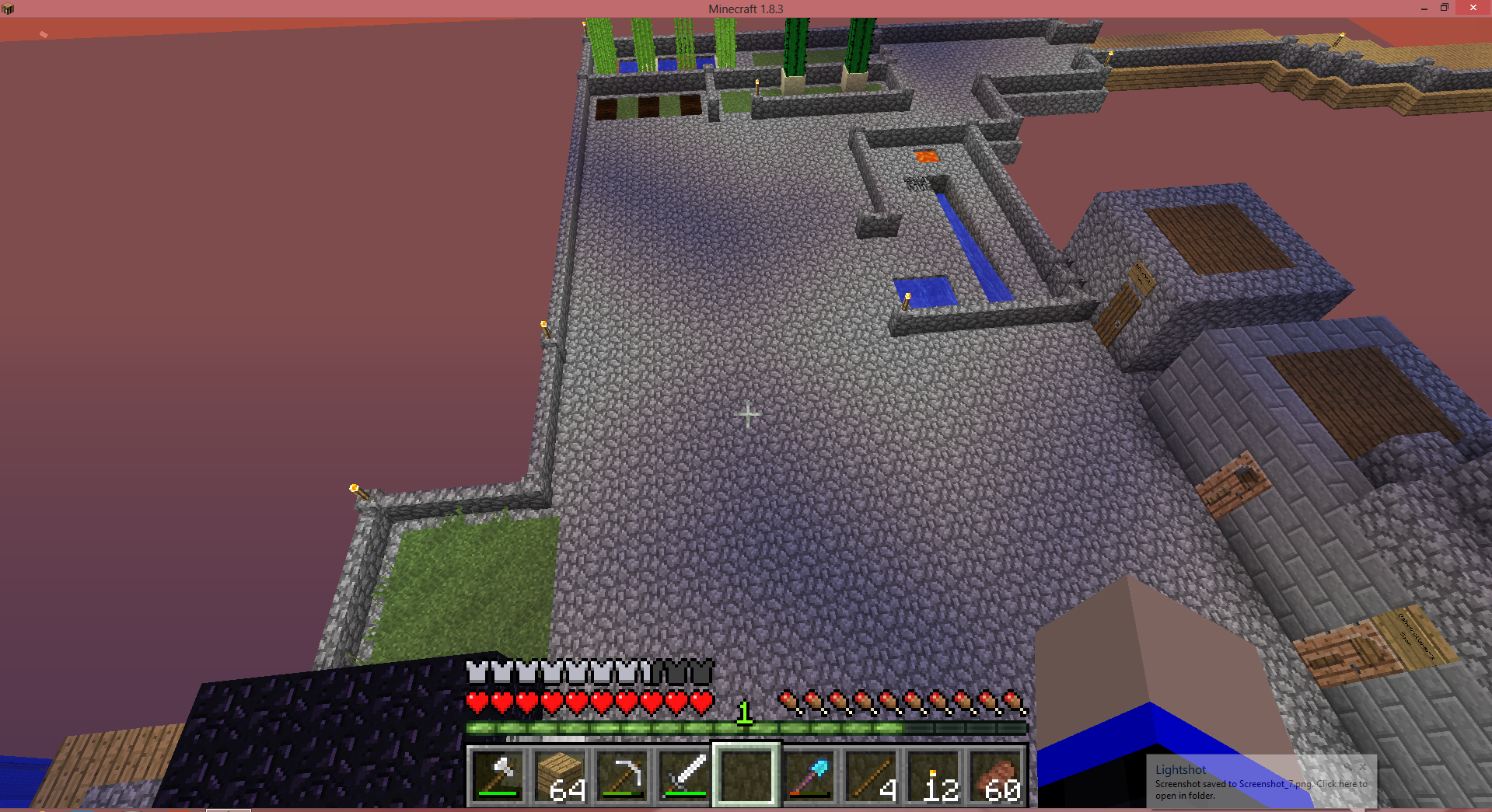Select the torches stack of 12
The image size is (1492, 812).
[x=934, y=775]
